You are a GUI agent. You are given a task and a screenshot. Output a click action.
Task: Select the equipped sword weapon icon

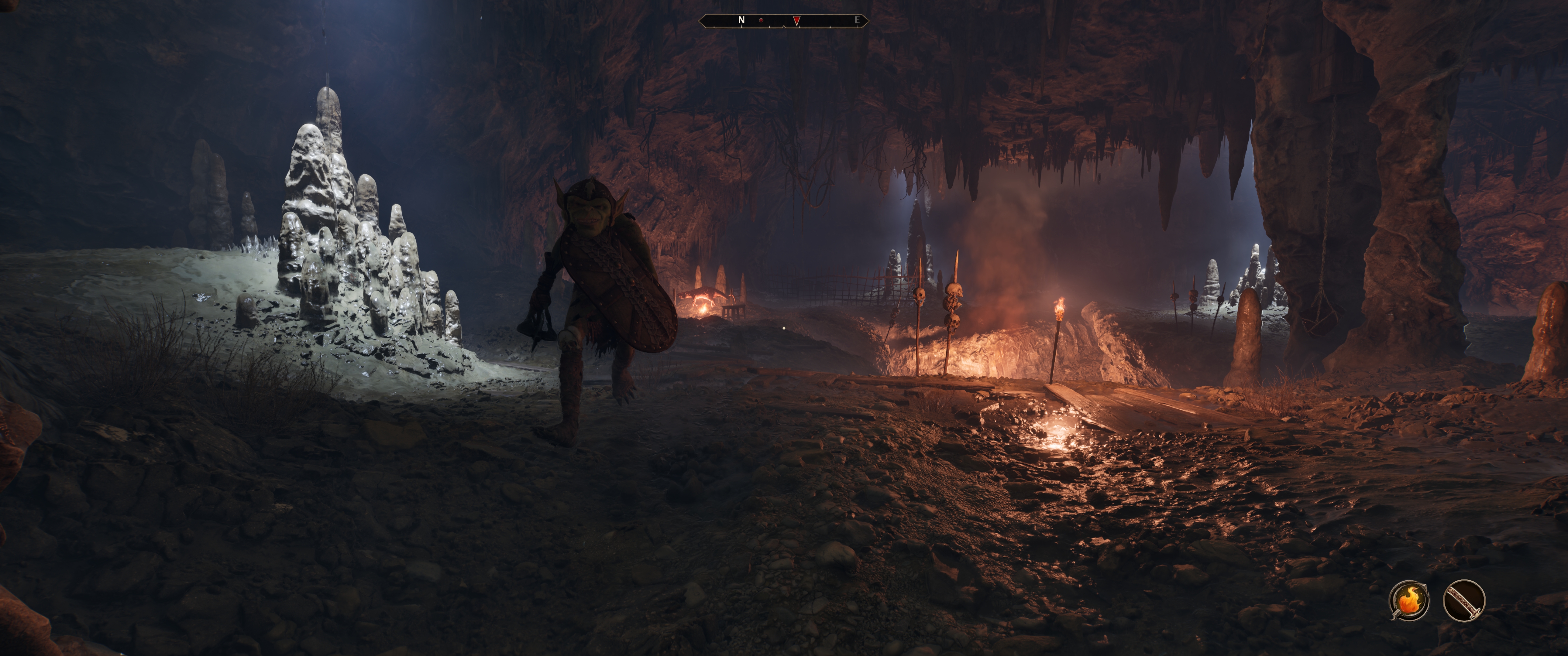coord(1463,601)
